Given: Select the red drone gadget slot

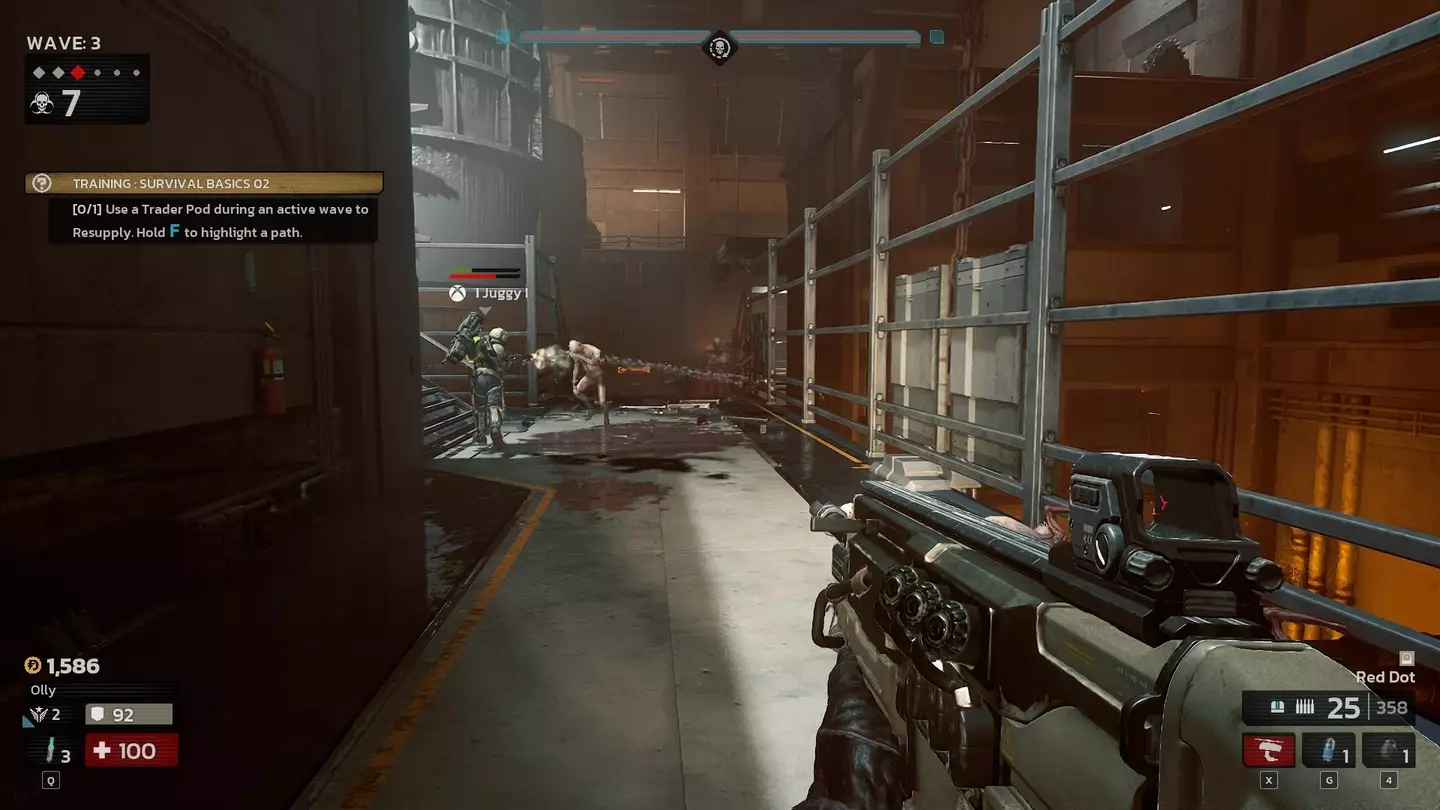Looking at the screenshot, I should click(x=1268, y=750).
